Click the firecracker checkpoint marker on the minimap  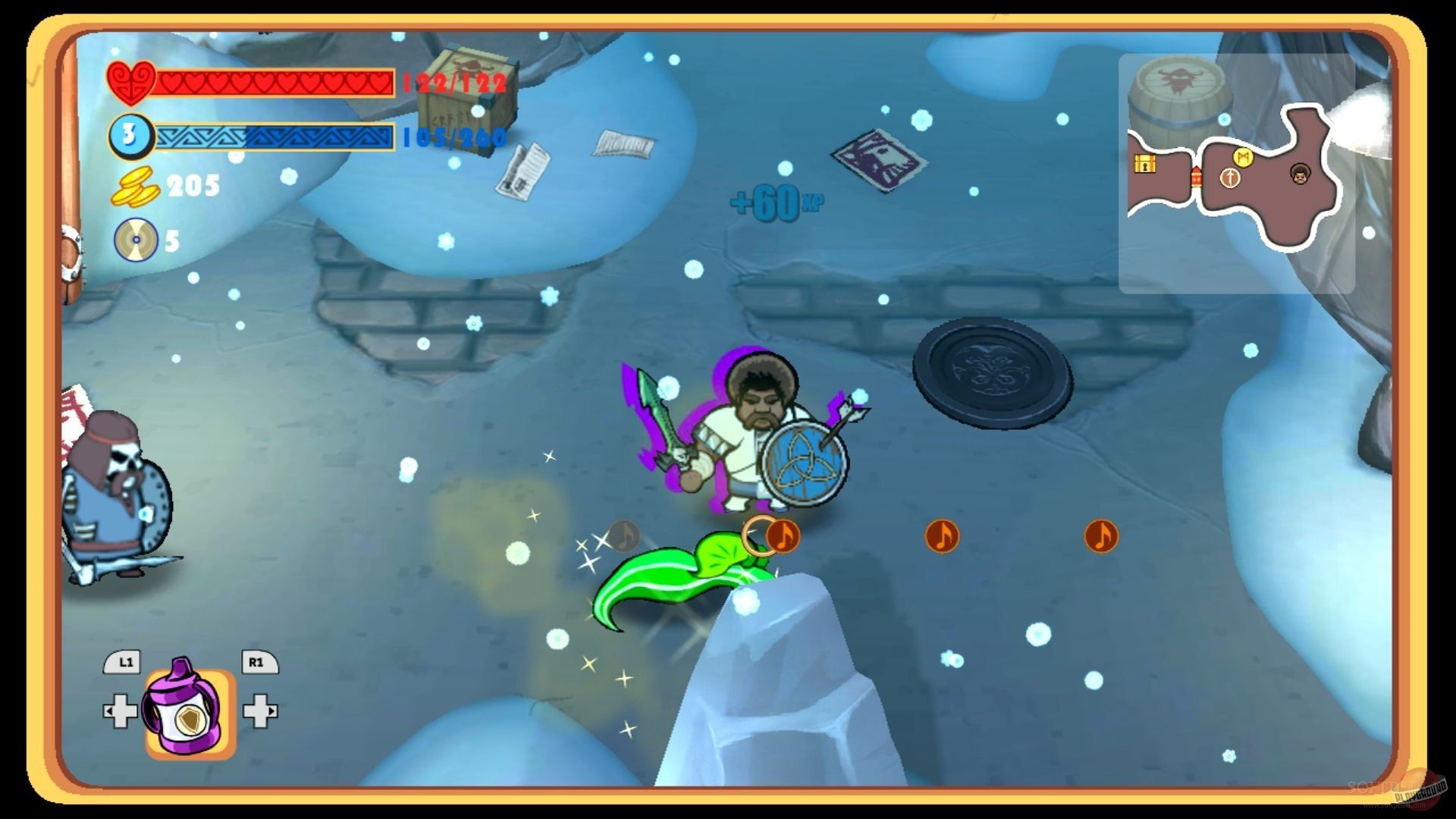pos(1197,176)
